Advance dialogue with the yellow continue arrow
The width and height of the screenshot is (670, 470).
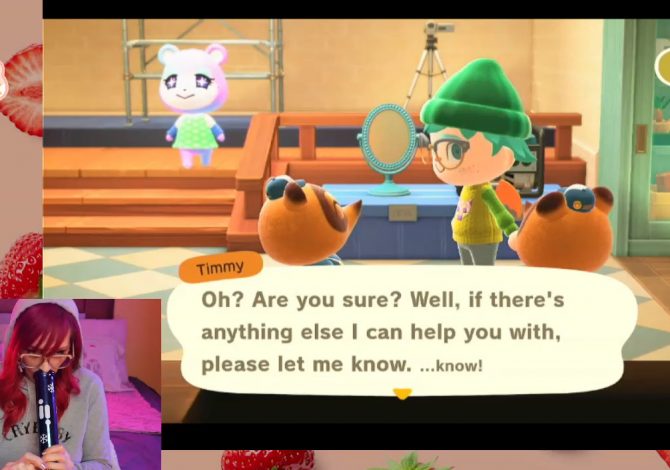pyautogui.click(x=402, y=394)
